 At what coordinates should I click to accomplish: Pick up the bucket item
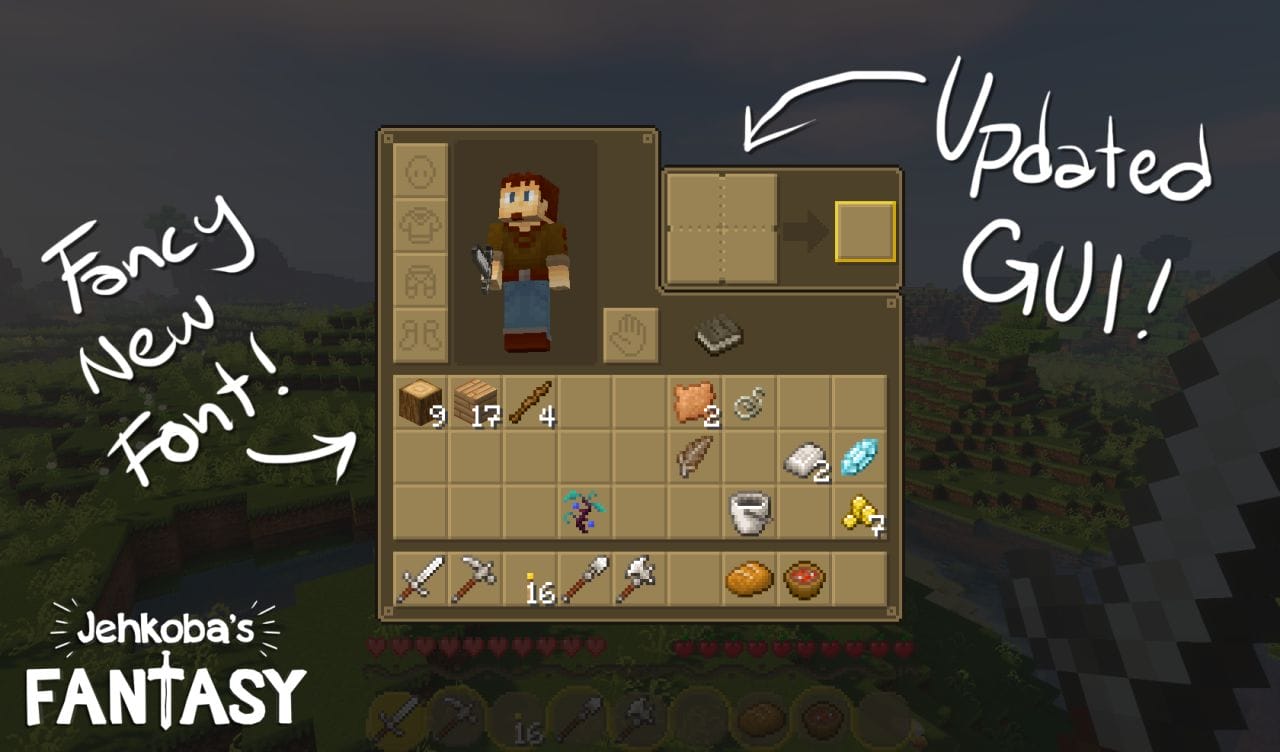pos(750,512)
